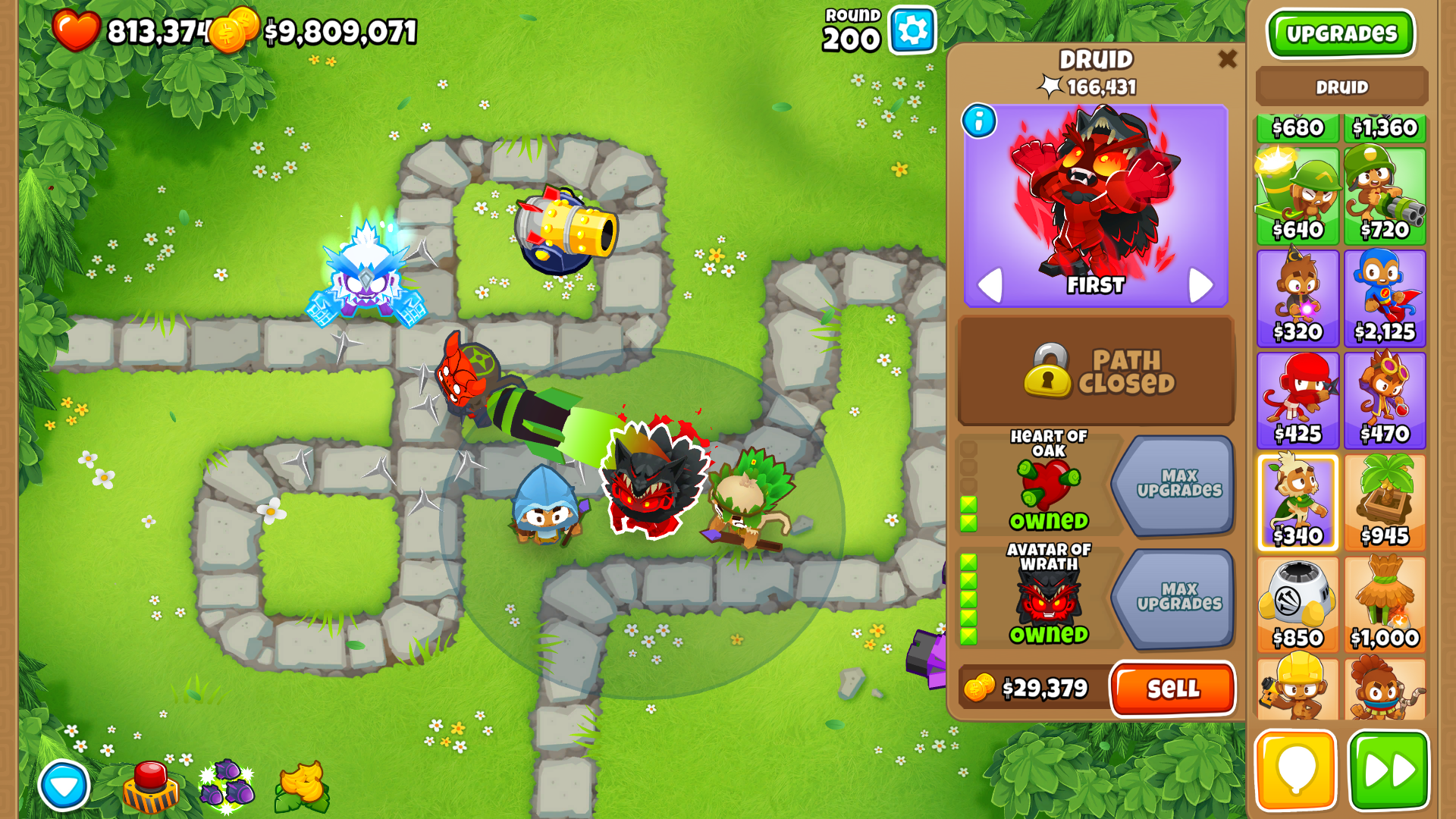Use the banana bunch power
1456x819 pixels.
[x=302, y=786]
